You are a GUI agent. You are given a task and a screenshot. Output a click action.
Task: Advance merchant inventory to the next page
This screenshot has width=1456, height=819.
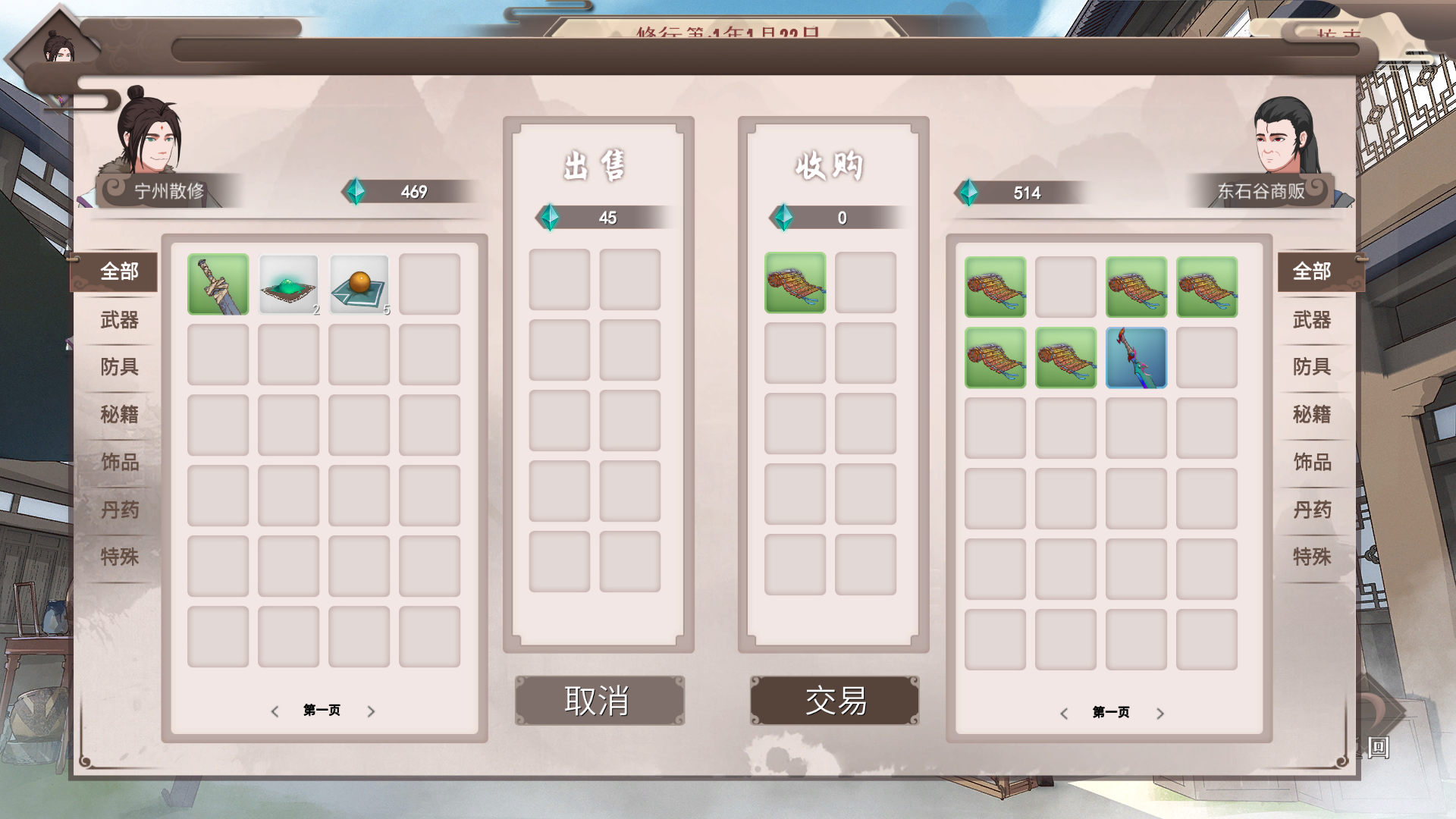pyautogui.click(x=1160, y=714)
